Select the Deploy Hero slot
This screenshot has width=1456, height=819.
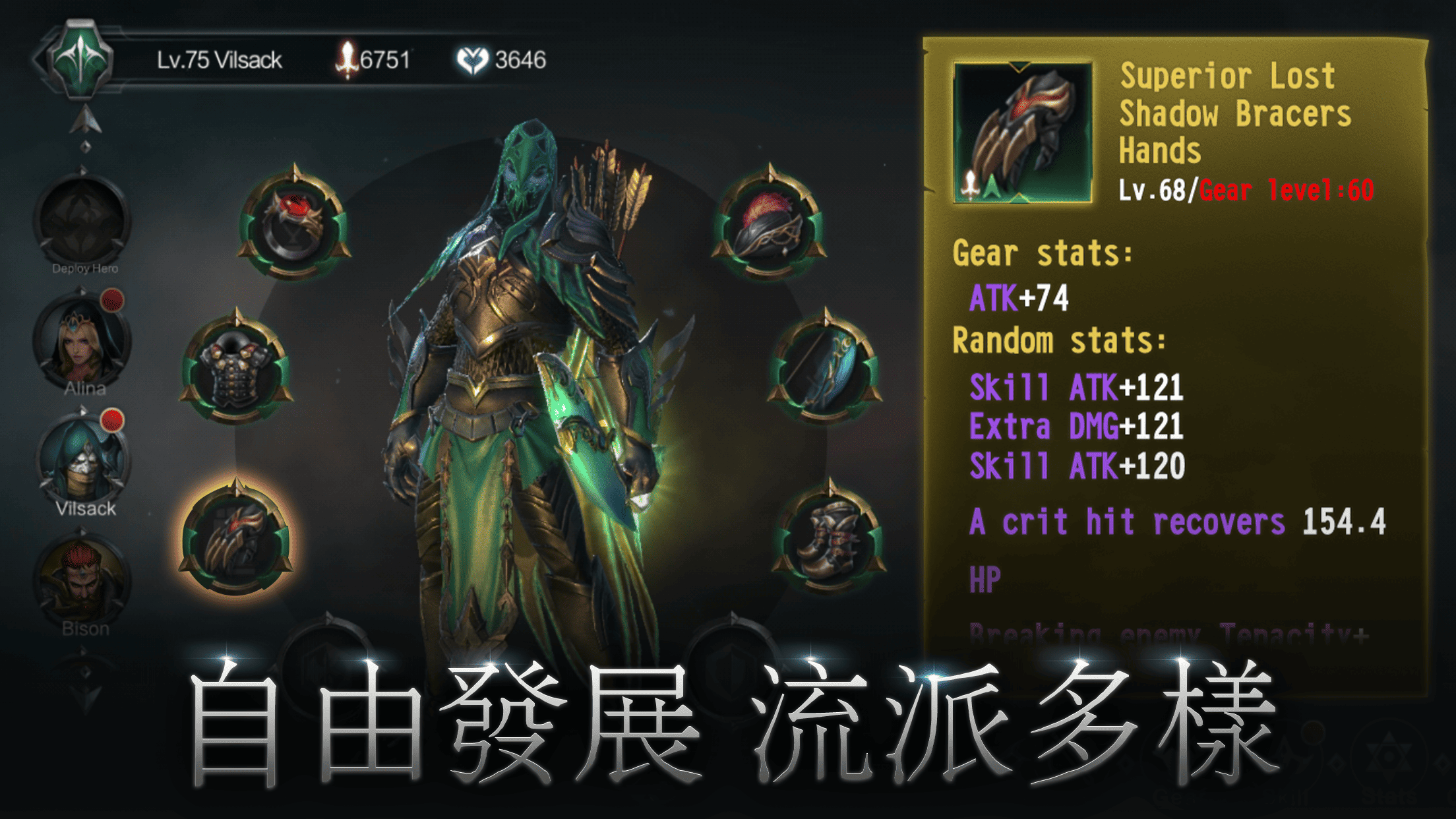click(82, 218)
